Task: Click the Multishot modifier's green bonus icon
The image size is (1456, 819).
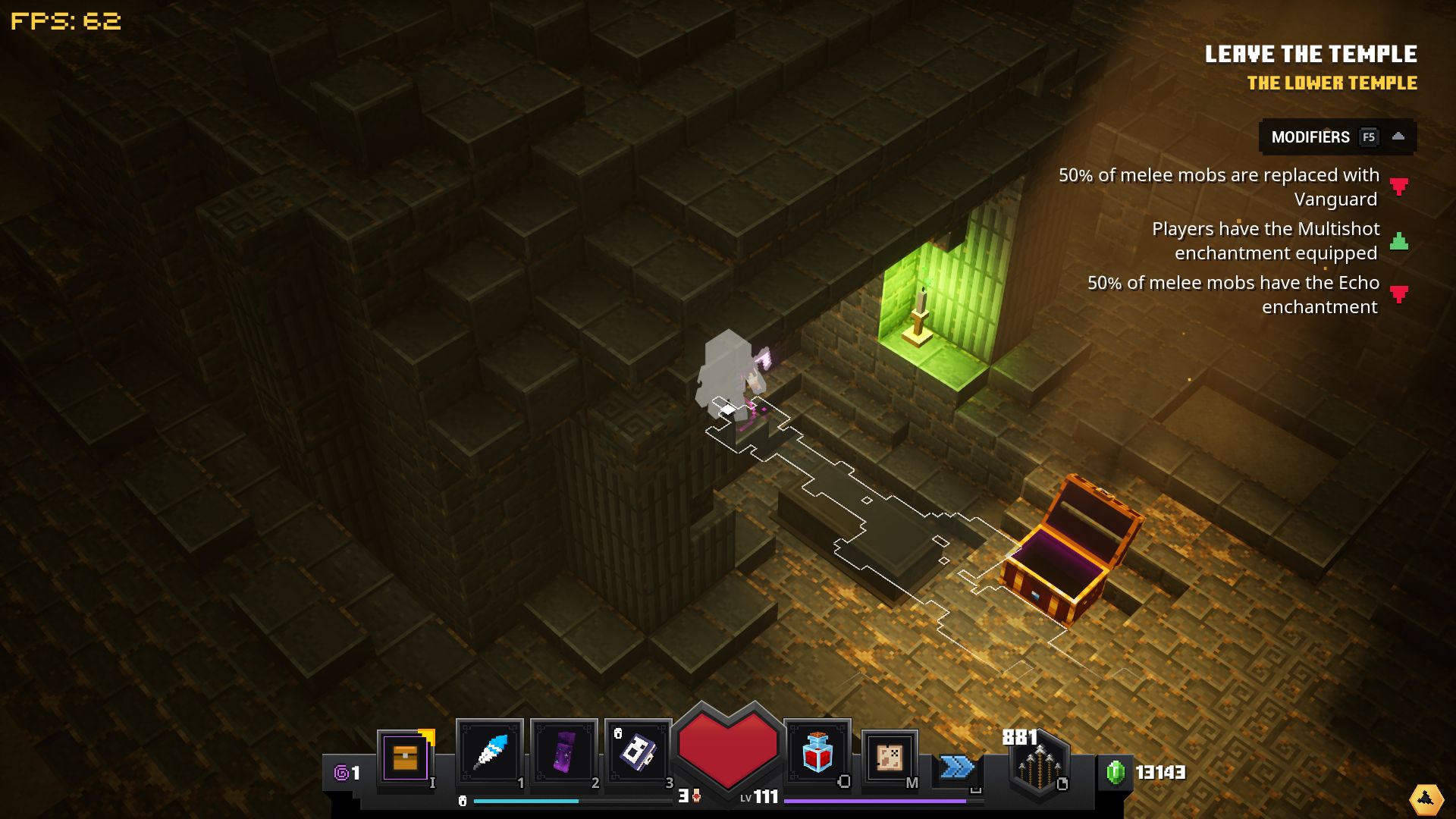Action: pos(1398,242)
